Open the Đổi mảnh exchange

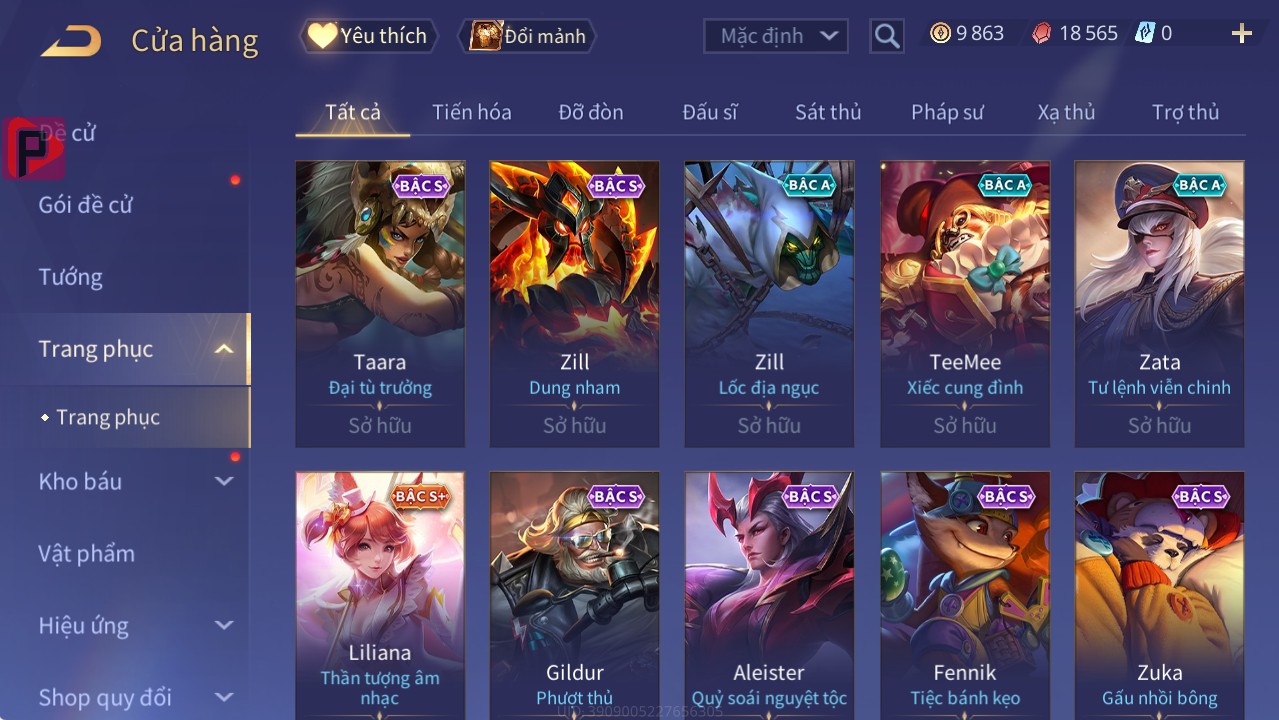[527, 36]
